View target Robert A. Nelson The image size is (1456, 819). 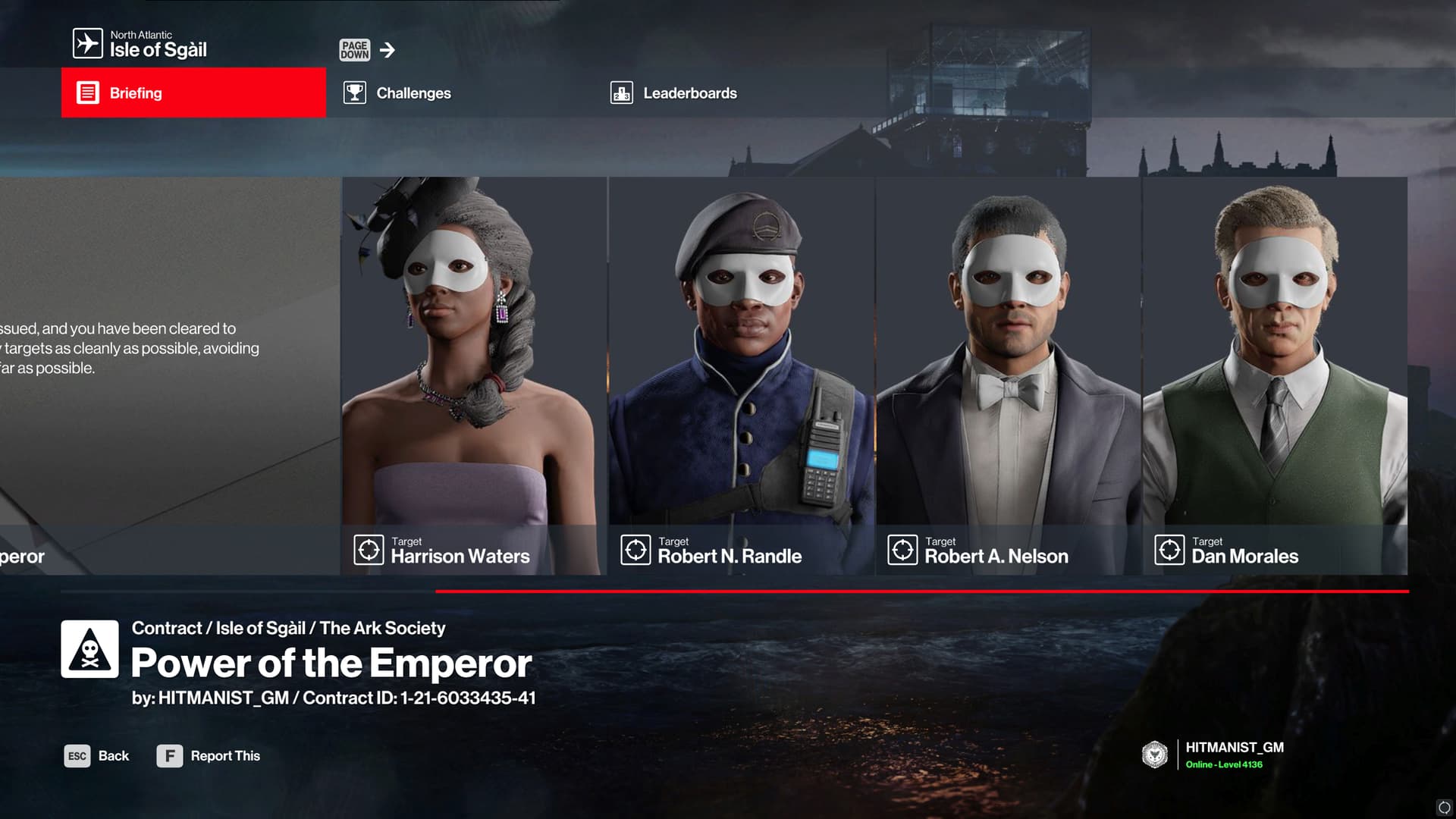1008,375
